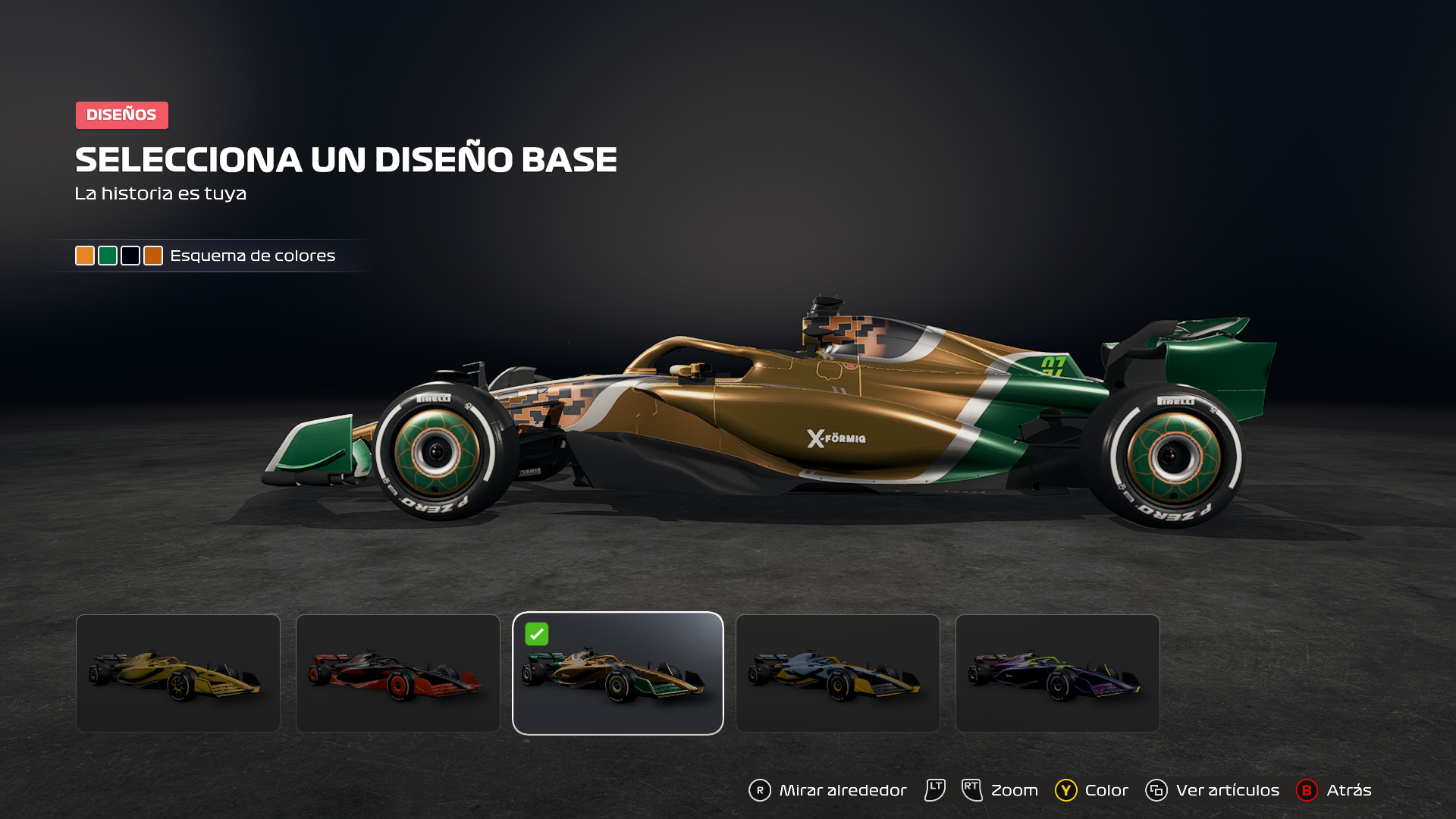
Task: Open the Esquema de colores option
Action: tap(253, 256)
